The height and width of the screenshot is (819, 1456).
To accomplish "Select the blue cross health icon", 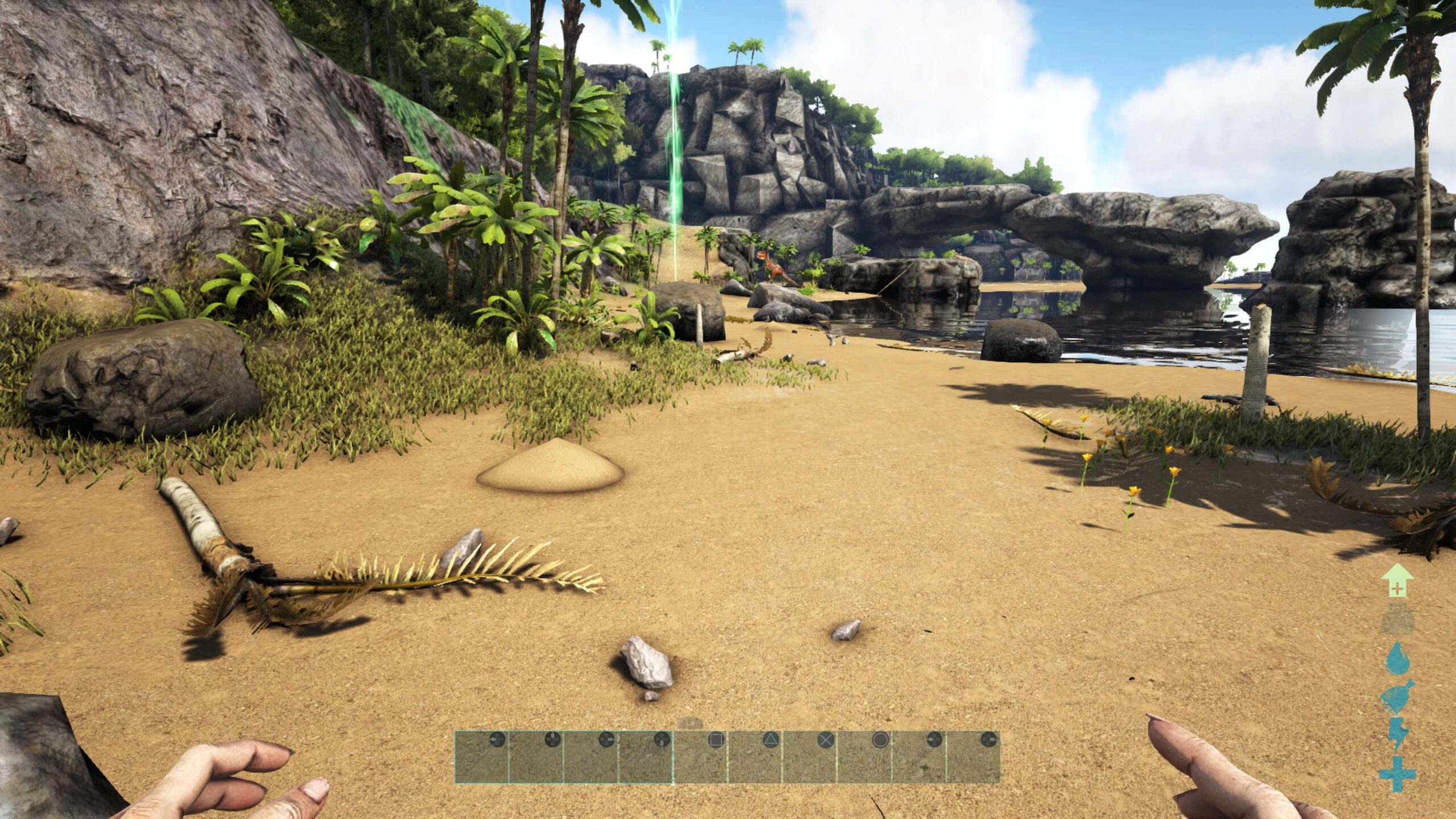I will (x=1397, y=774).
